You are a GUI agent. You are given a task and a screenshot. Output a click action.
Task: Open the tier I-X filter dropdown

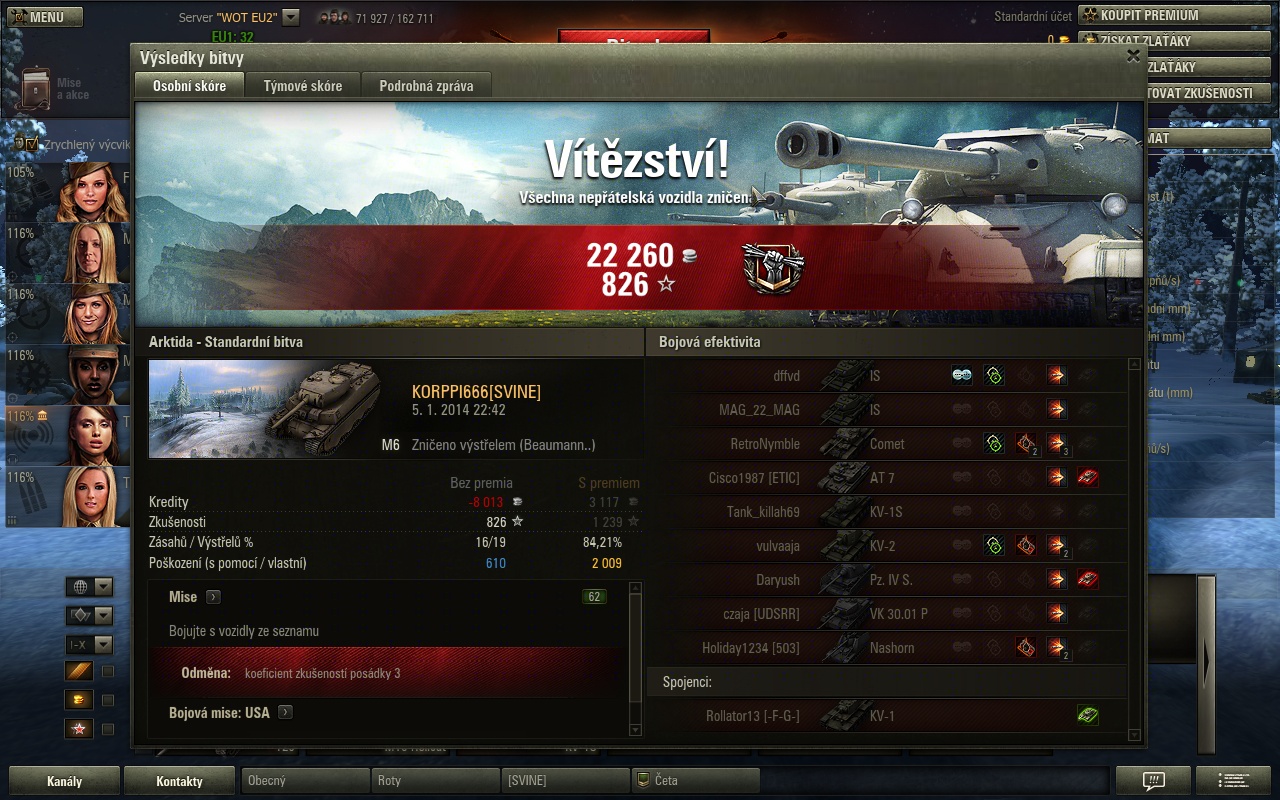(89, 645)
